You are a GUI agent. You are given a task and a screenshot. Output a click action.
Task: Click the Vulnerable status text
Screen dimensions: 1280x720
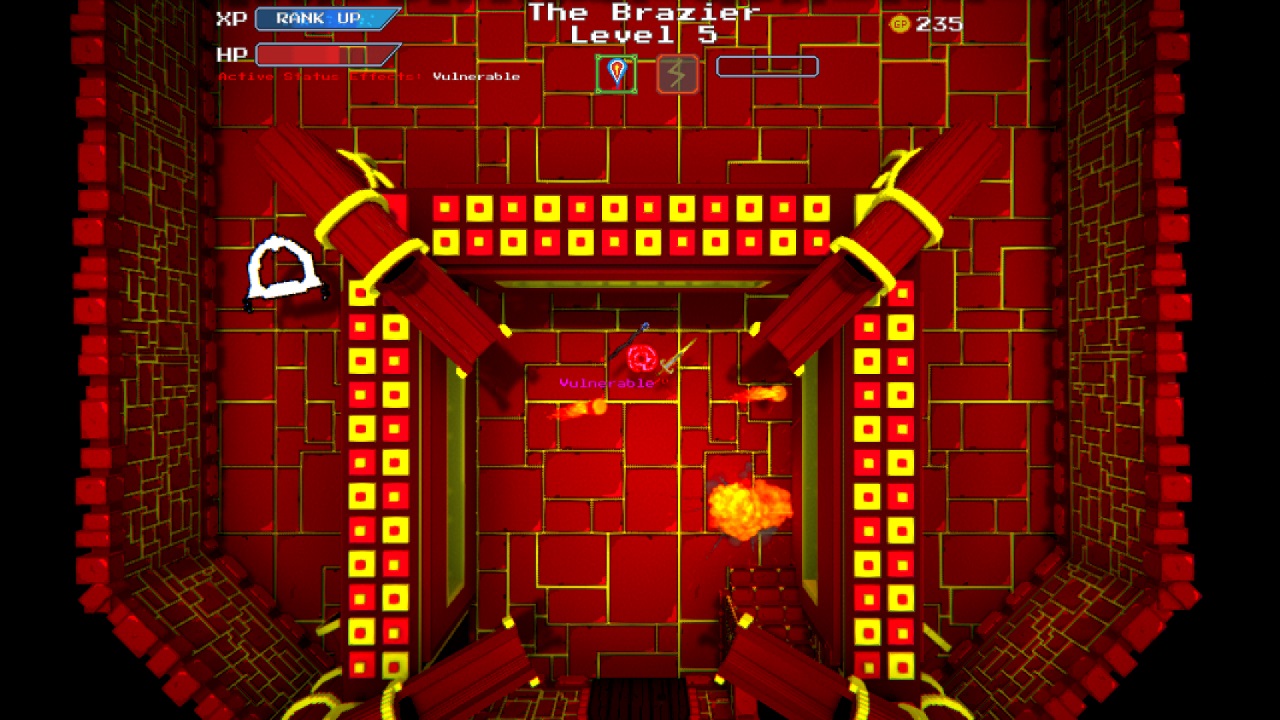[x=474, y=75]
